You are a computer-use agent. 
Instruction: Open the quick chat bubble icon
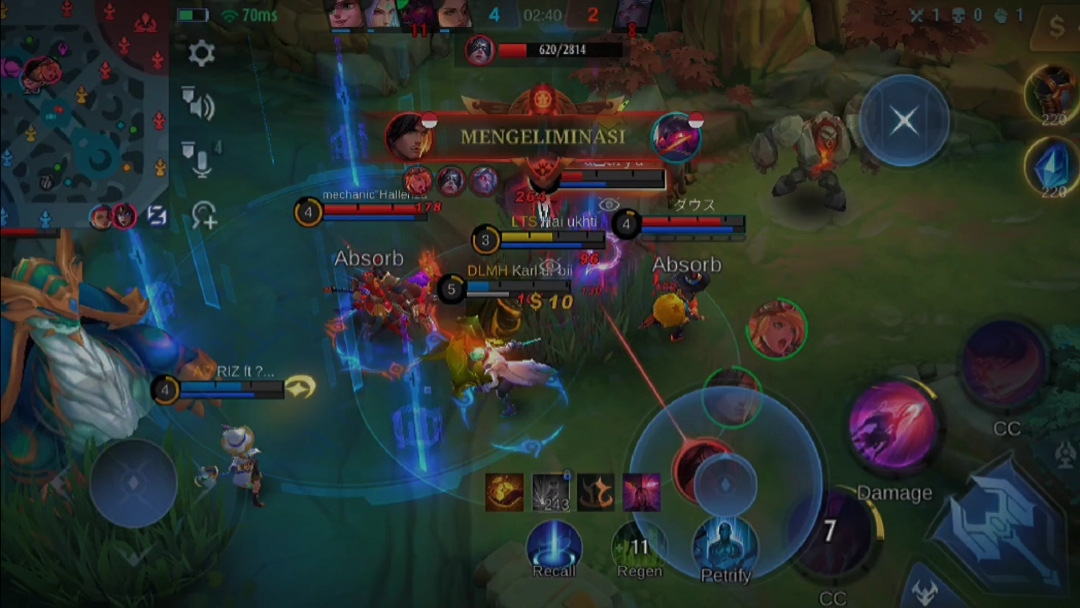point(204,215)
